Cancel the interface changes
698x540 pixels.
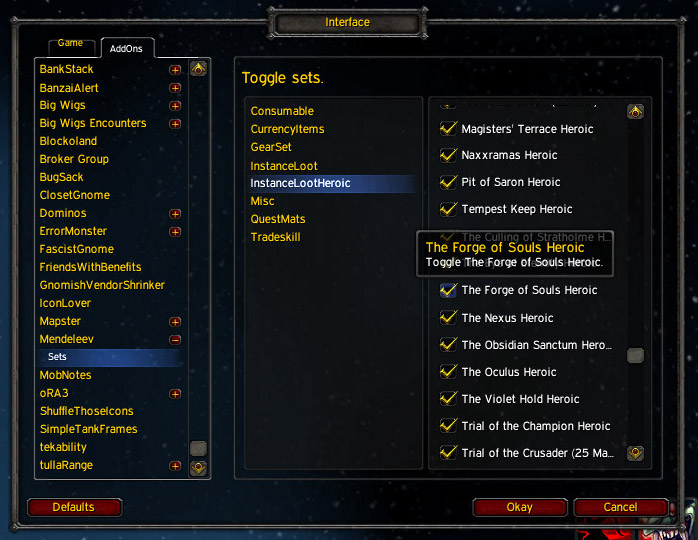coord(620,507)
